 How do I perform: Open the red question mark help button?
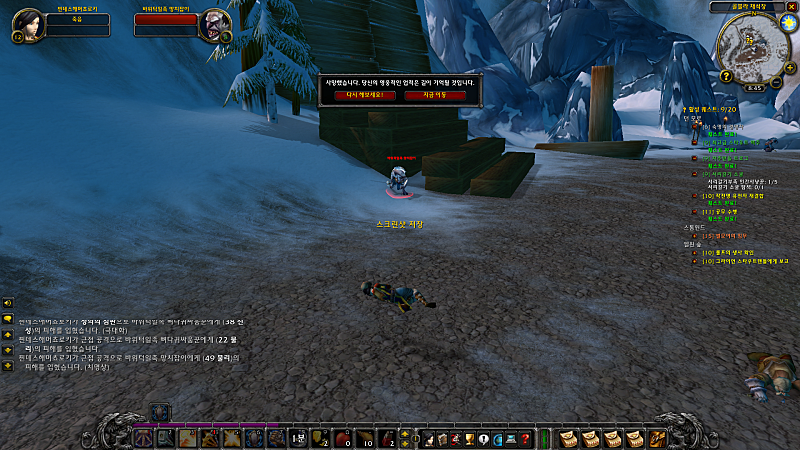click(x=524, y=438)
